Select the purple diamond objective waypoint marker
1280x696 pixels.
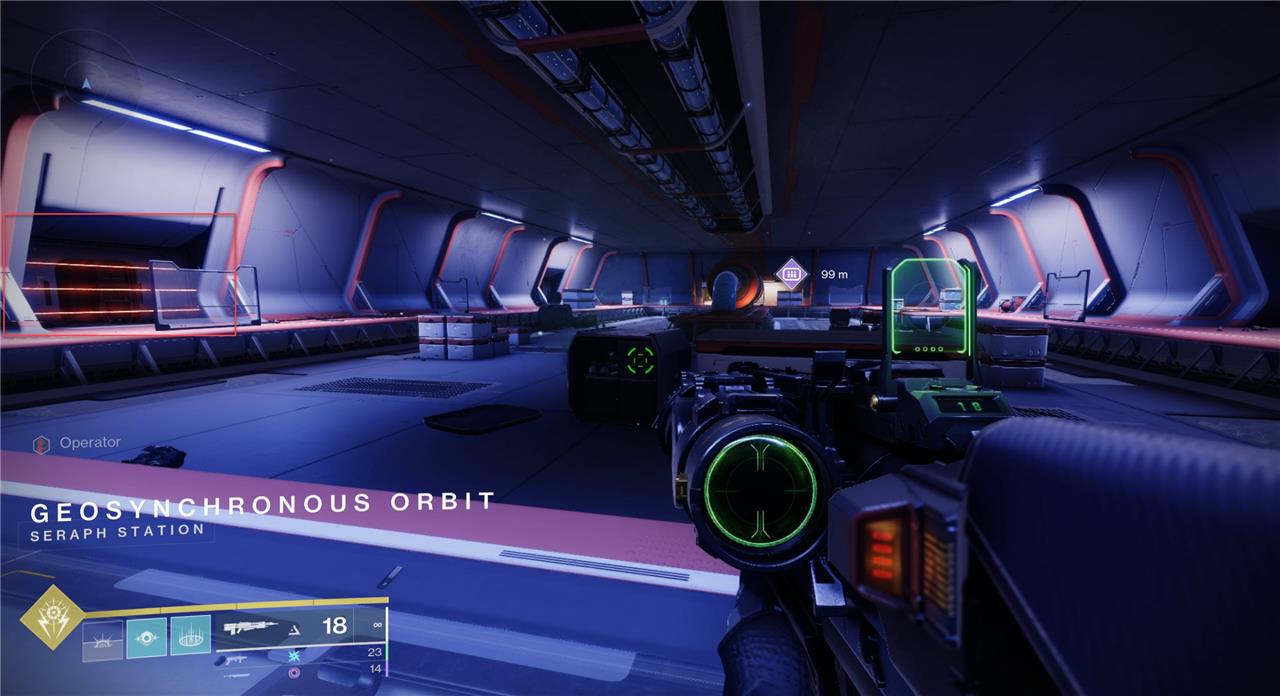[792, 273]
